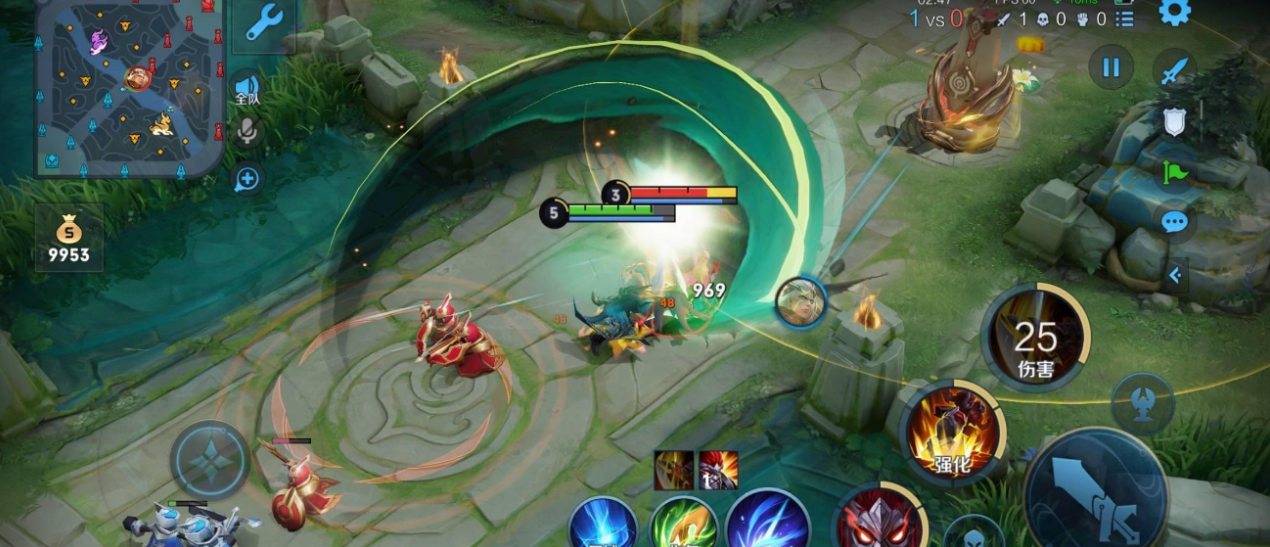Toggle the muted microphone button

pos(247,131)
